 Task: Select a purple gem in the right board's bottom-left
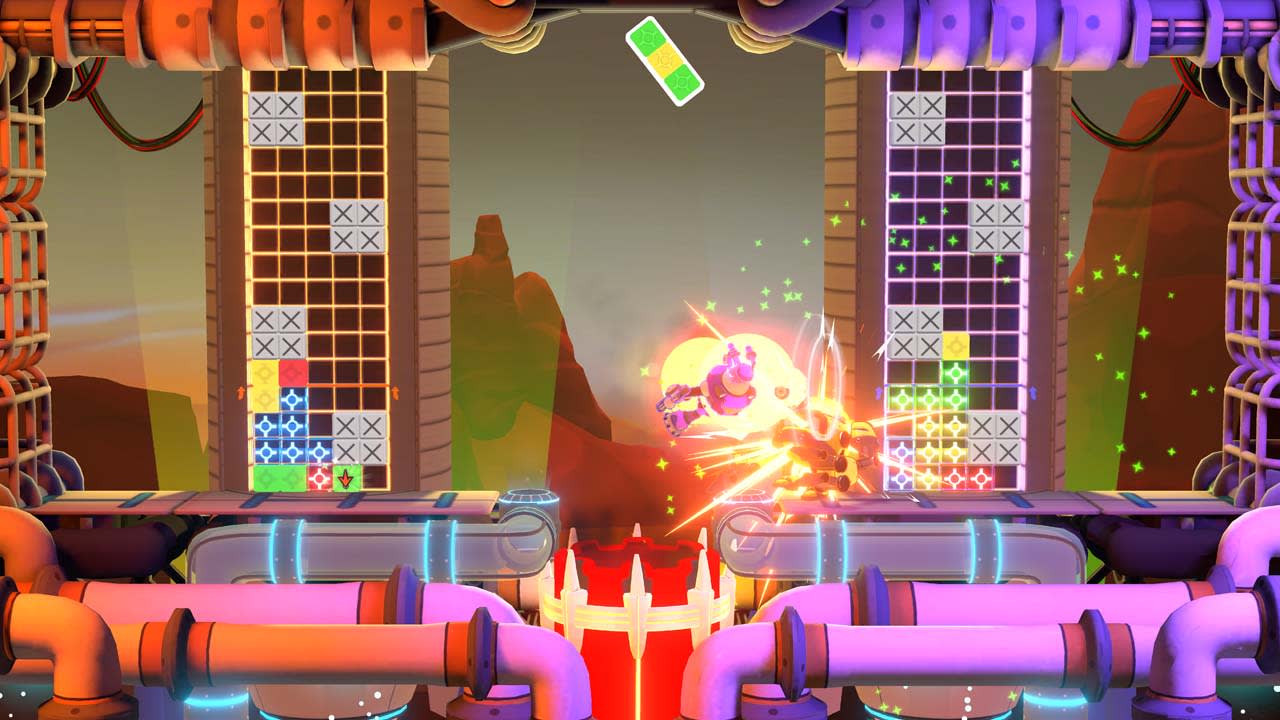click(x=901, y=452)
